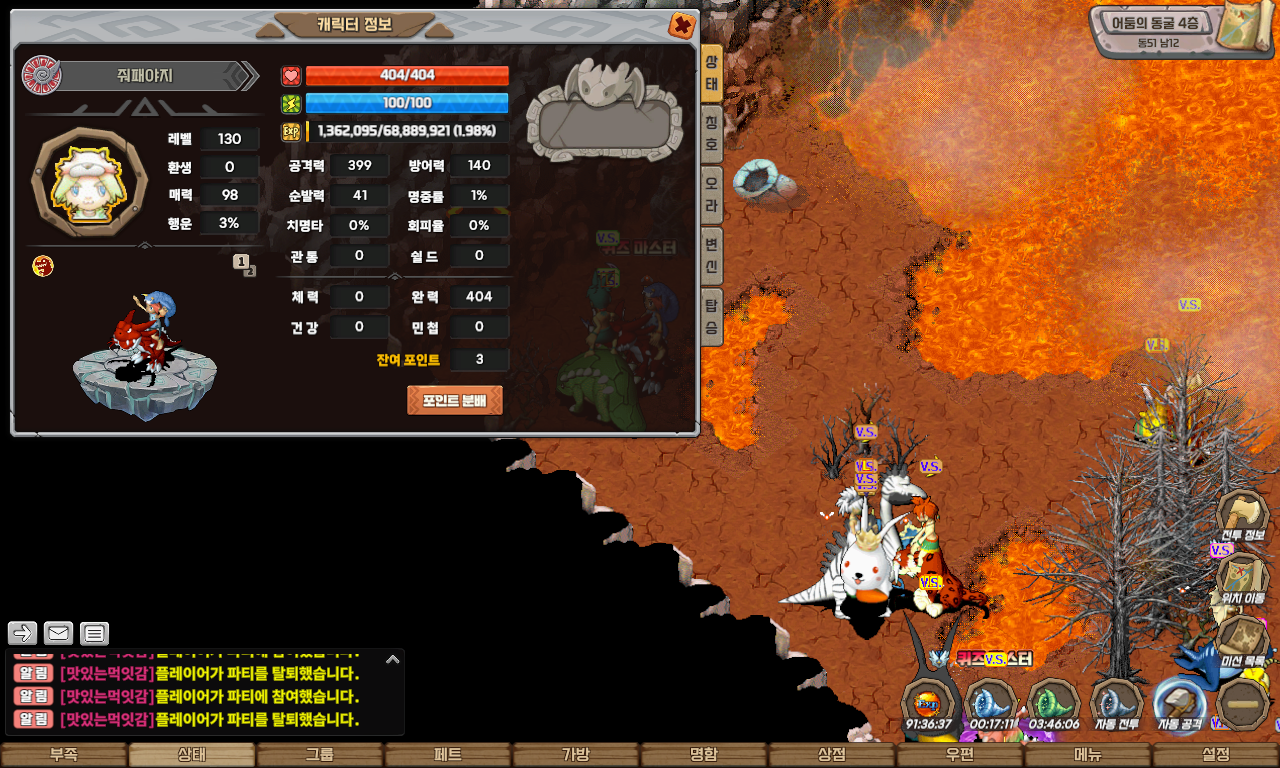Open 전투 정보 axe icon

click(x=1243, y=516)
